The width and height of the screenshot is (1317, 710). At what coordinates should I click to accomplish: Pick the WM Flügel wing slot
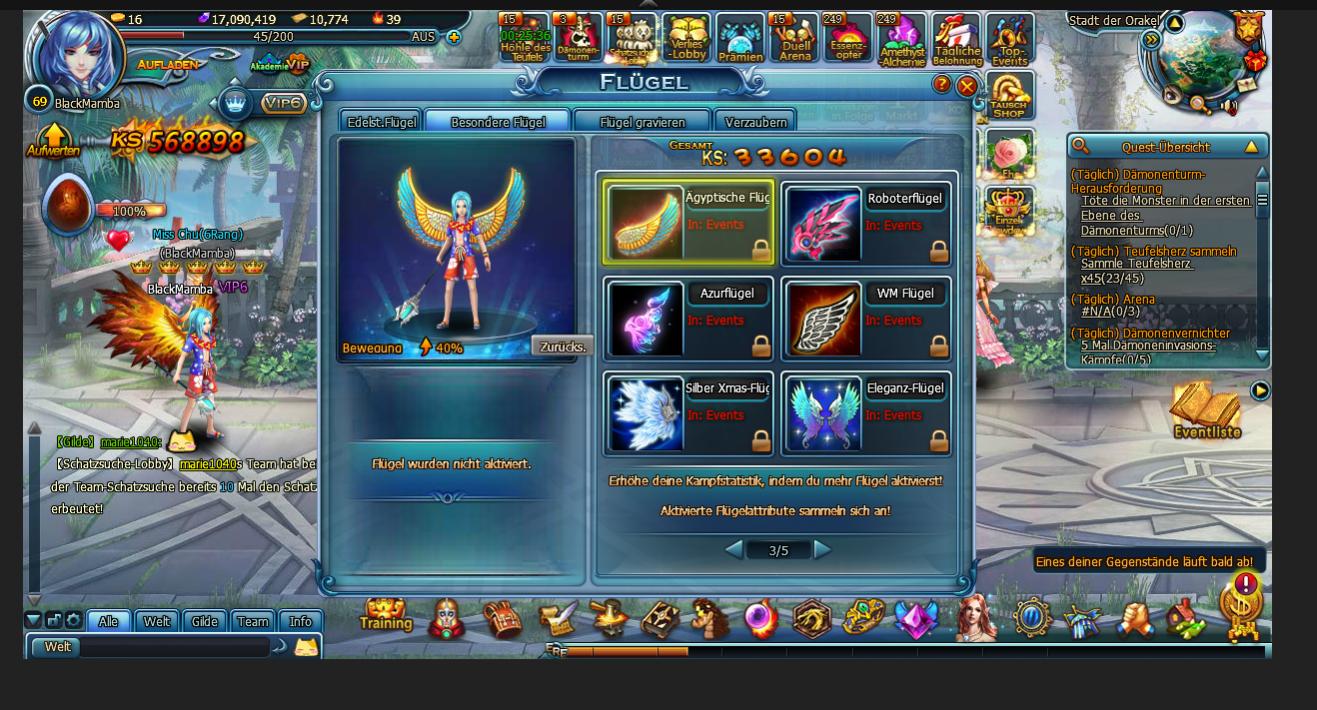pos(866,319)
